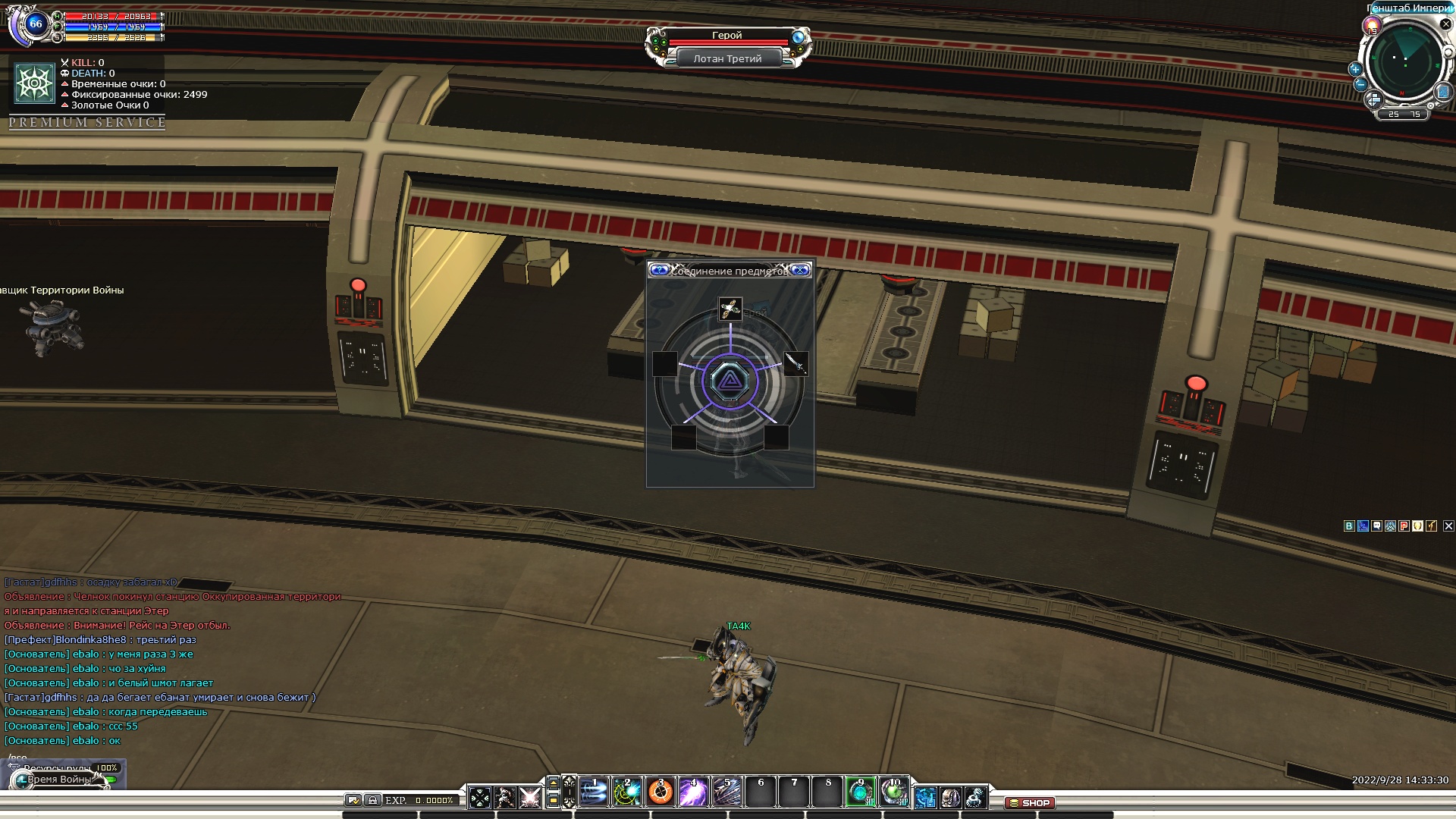Activate hotbar skill 1 with blue streaks
The width and height of the screenshot is (1456, 819).
594,792
